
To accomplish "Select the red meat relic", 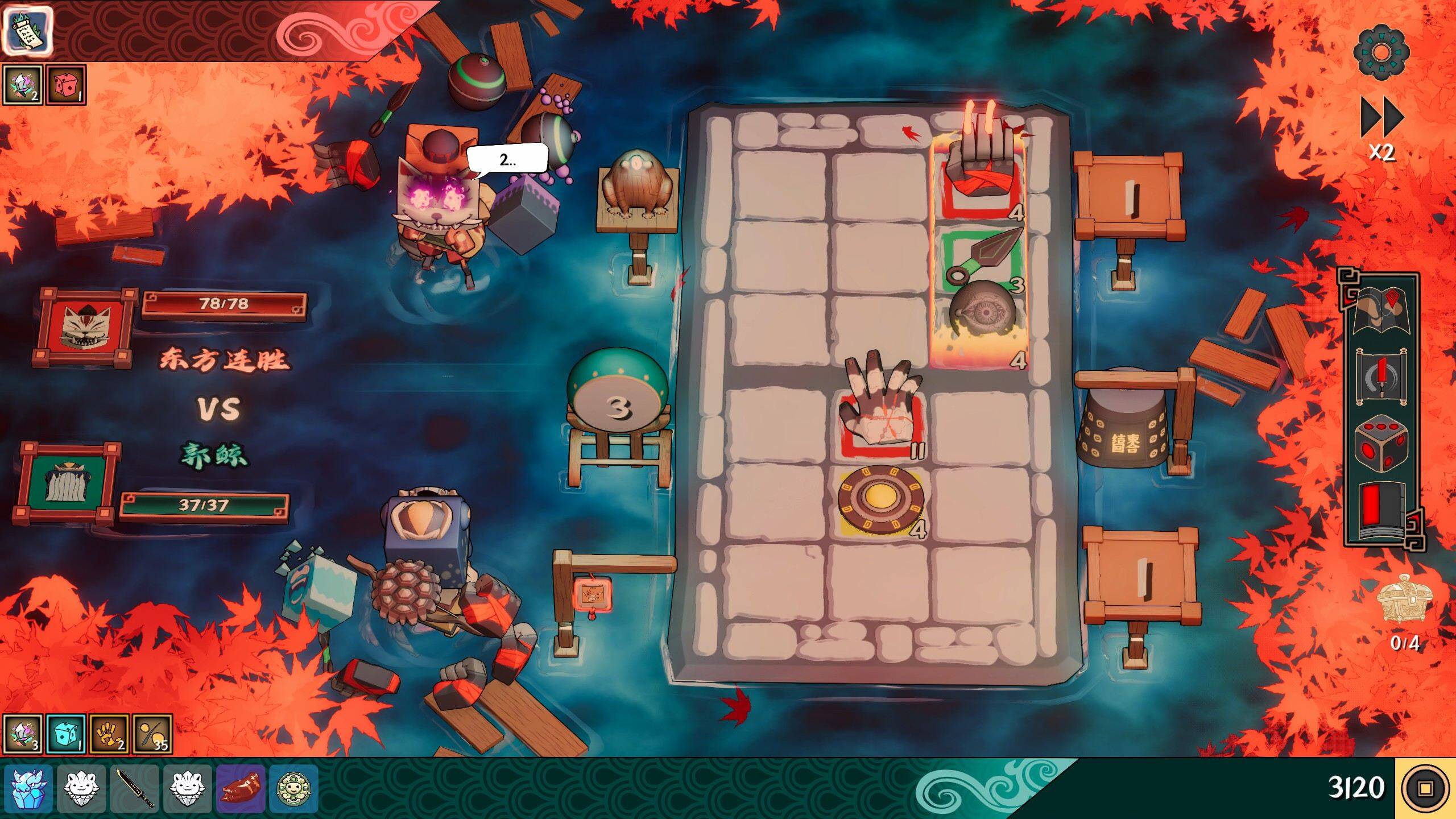I will (x=242, y=788).
